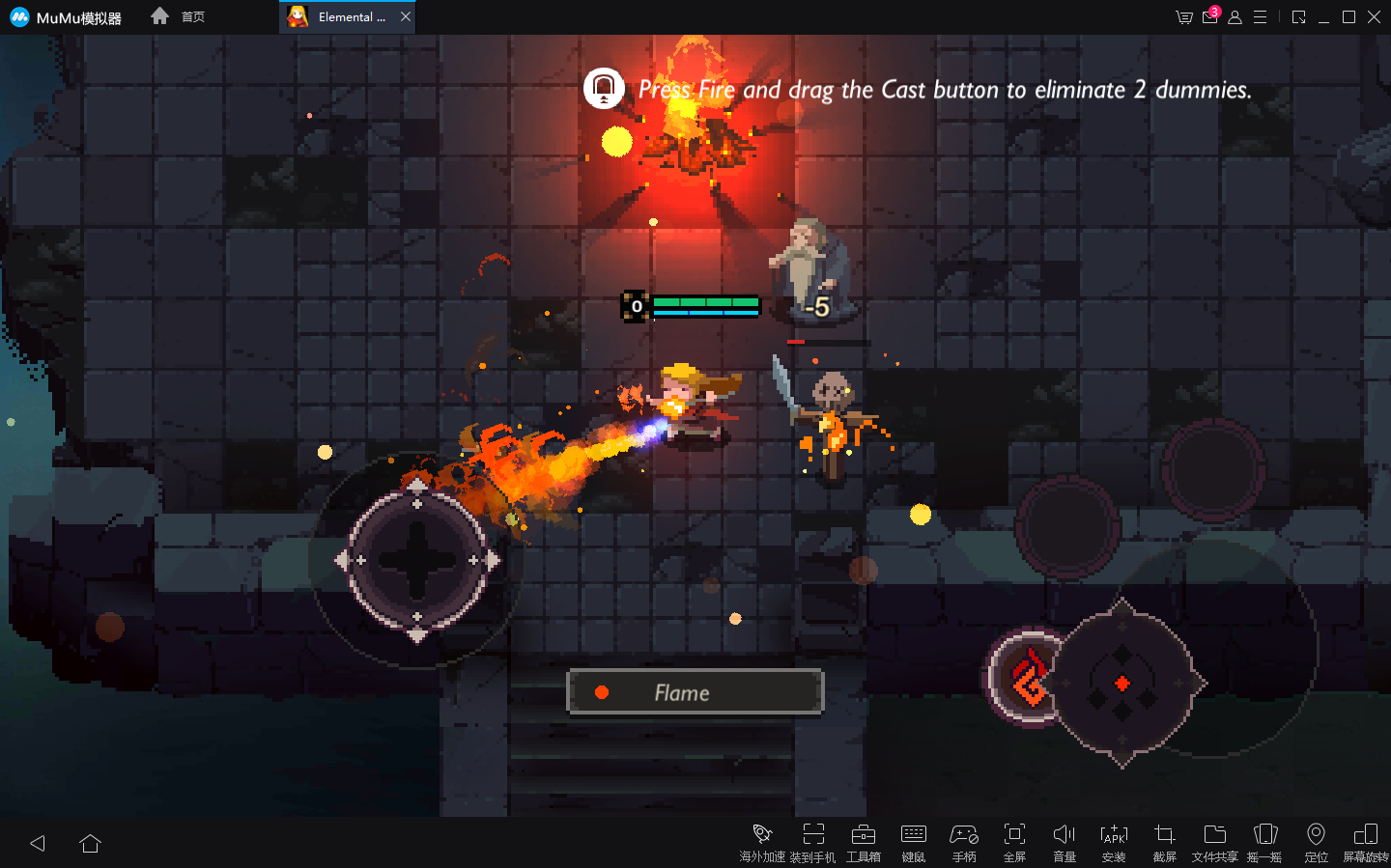Rotate the emulator screen
The height and width of the screenshot is (868, 1391).
pos(1366,841)
